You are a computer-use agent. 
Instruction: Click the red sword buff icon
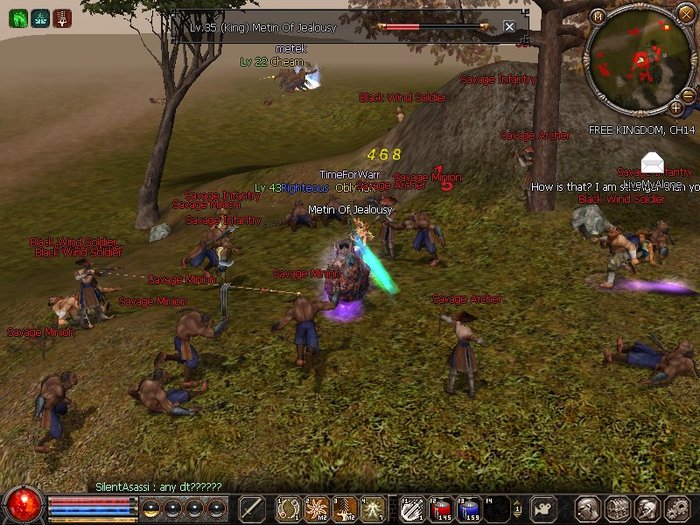click(x=63, y=17)
